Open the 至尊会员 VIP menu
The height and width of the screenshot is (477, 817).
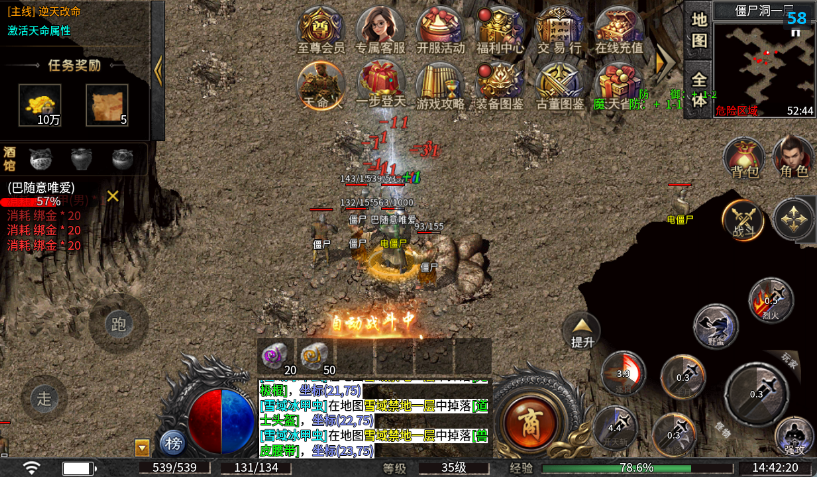(x=321, y=28)
